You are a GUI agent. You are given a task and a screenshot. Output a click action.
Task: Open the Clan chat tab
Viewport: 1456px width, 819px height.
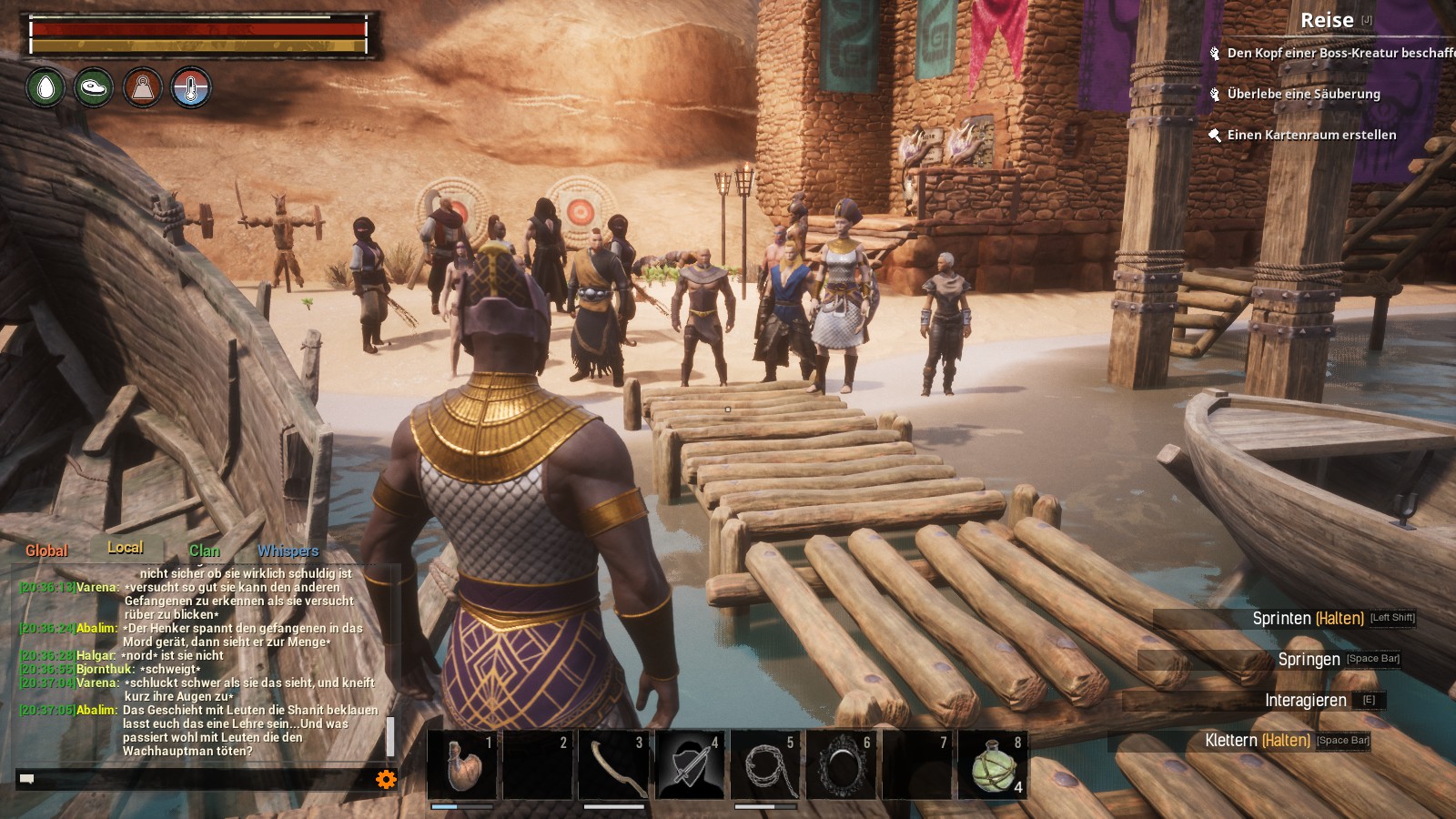coord(205,551)
